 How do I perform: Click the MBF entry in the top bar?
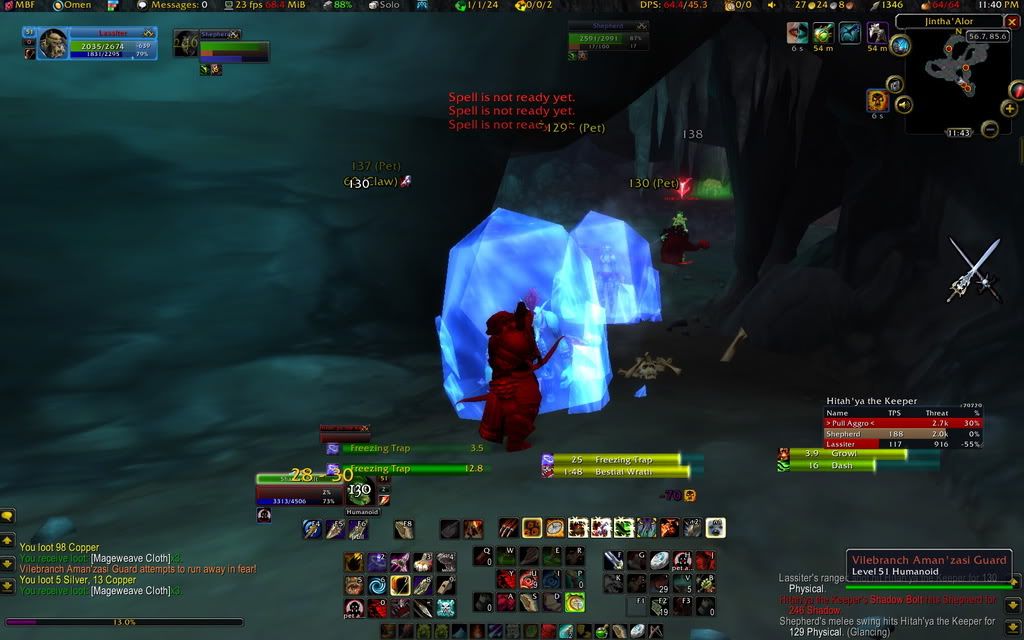tap(19, 5)
